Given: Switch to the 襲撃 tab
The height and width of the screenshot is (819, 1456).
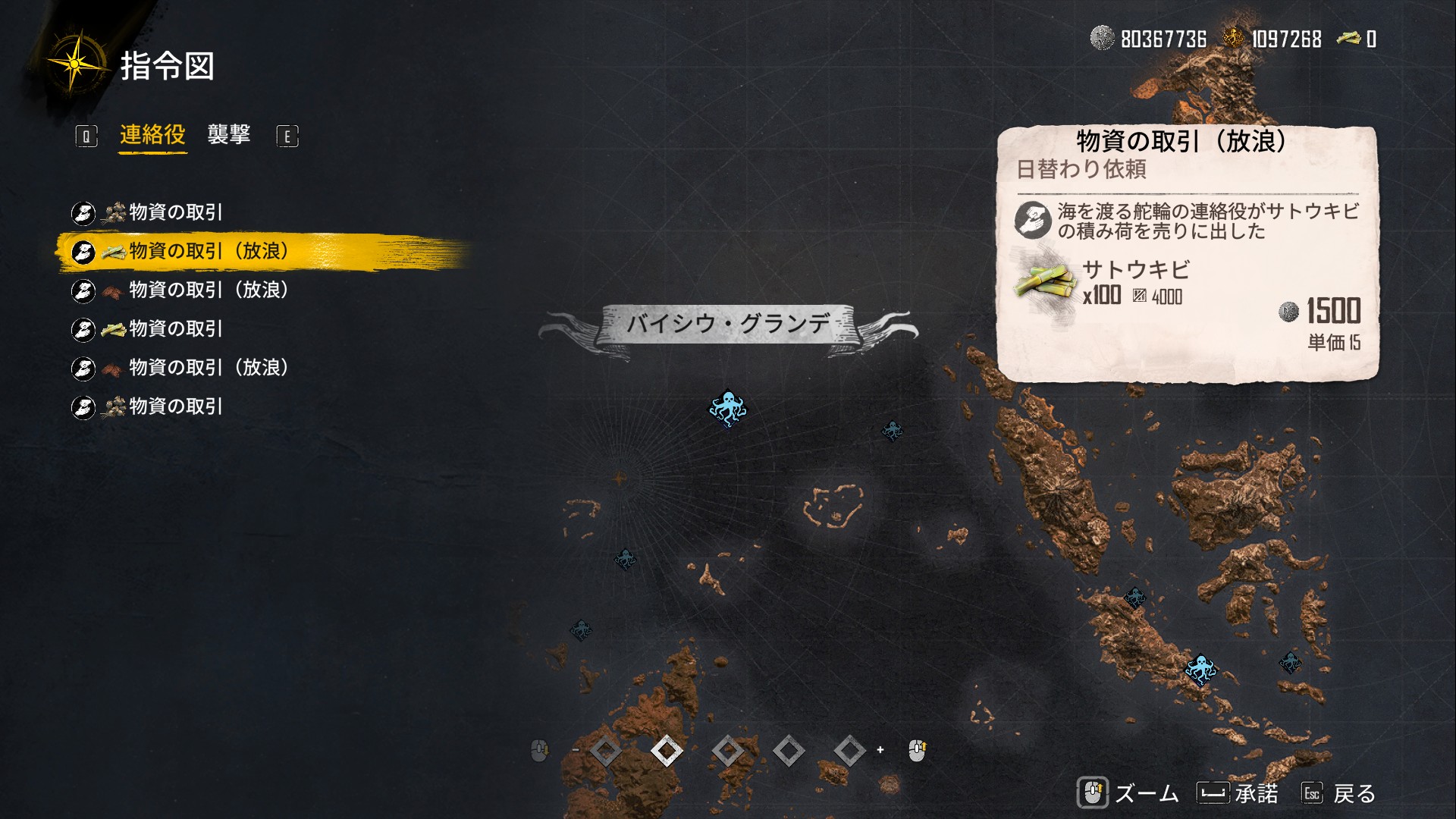Looking at the screenshot, I should 228,135.
